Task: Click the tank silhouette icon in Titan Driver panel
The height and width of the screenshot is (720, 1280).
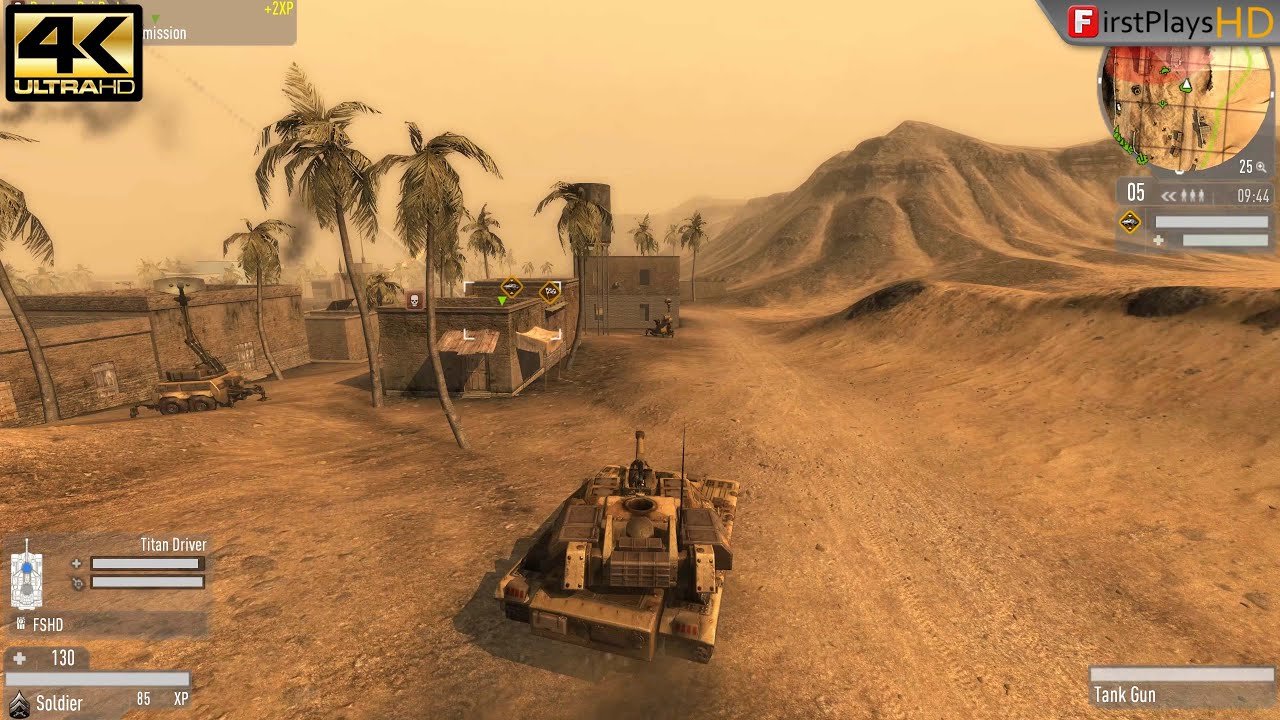Action: 26,578
